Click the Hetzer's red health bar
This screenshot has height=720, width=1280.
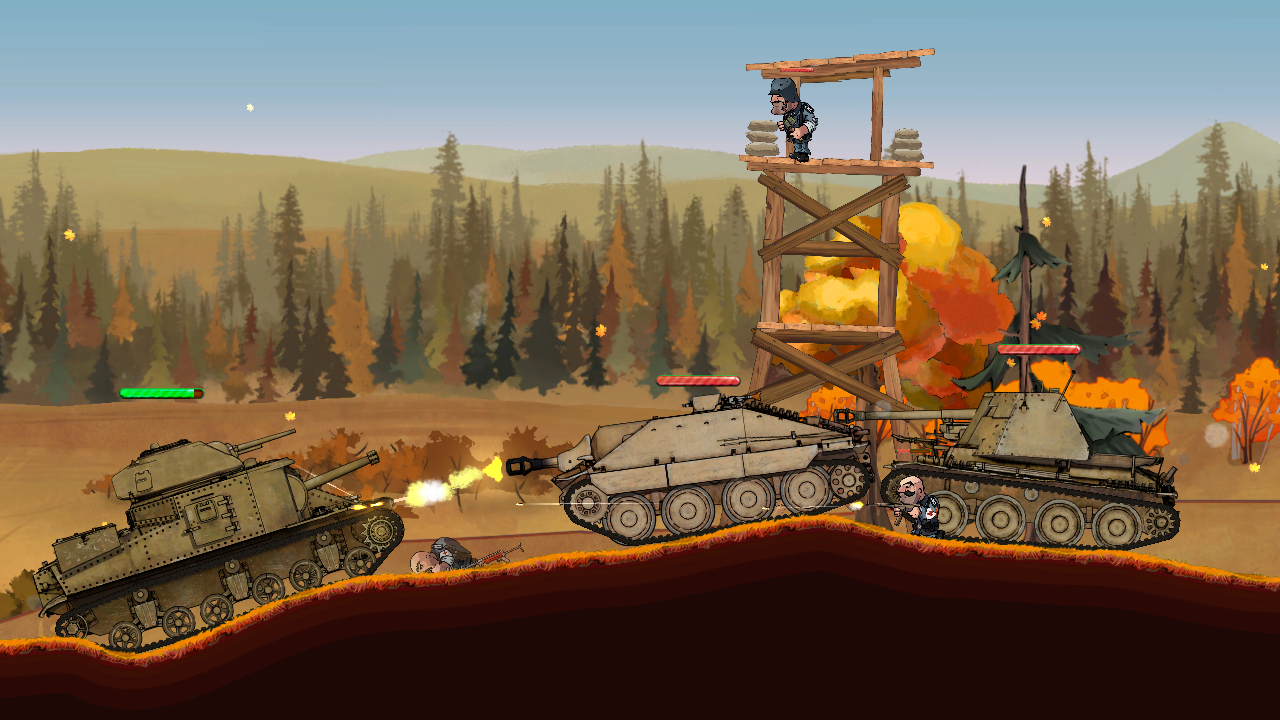[698, 381]
